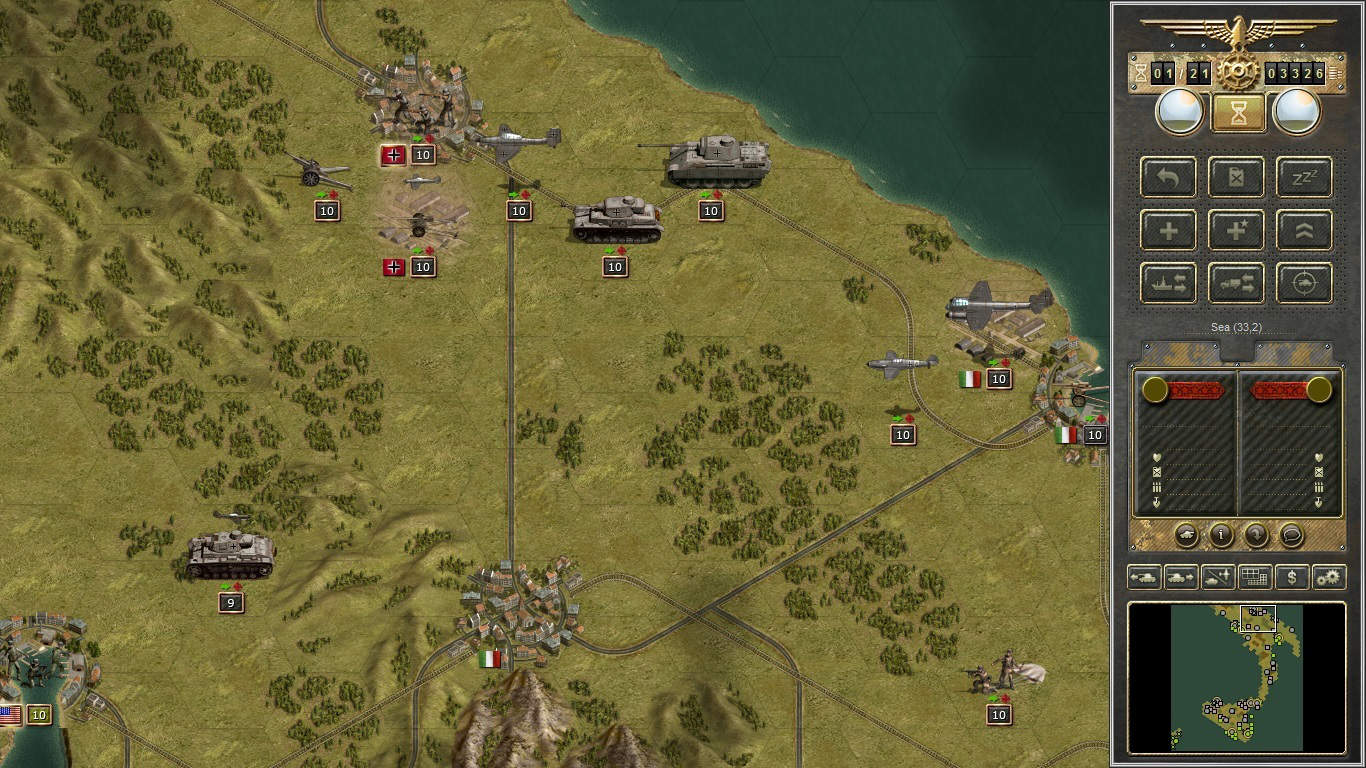Image resolution: width=1366 pixels, height=768 pixels.
Task: Click the tank crosshair button
Action: pos(1304,284)
